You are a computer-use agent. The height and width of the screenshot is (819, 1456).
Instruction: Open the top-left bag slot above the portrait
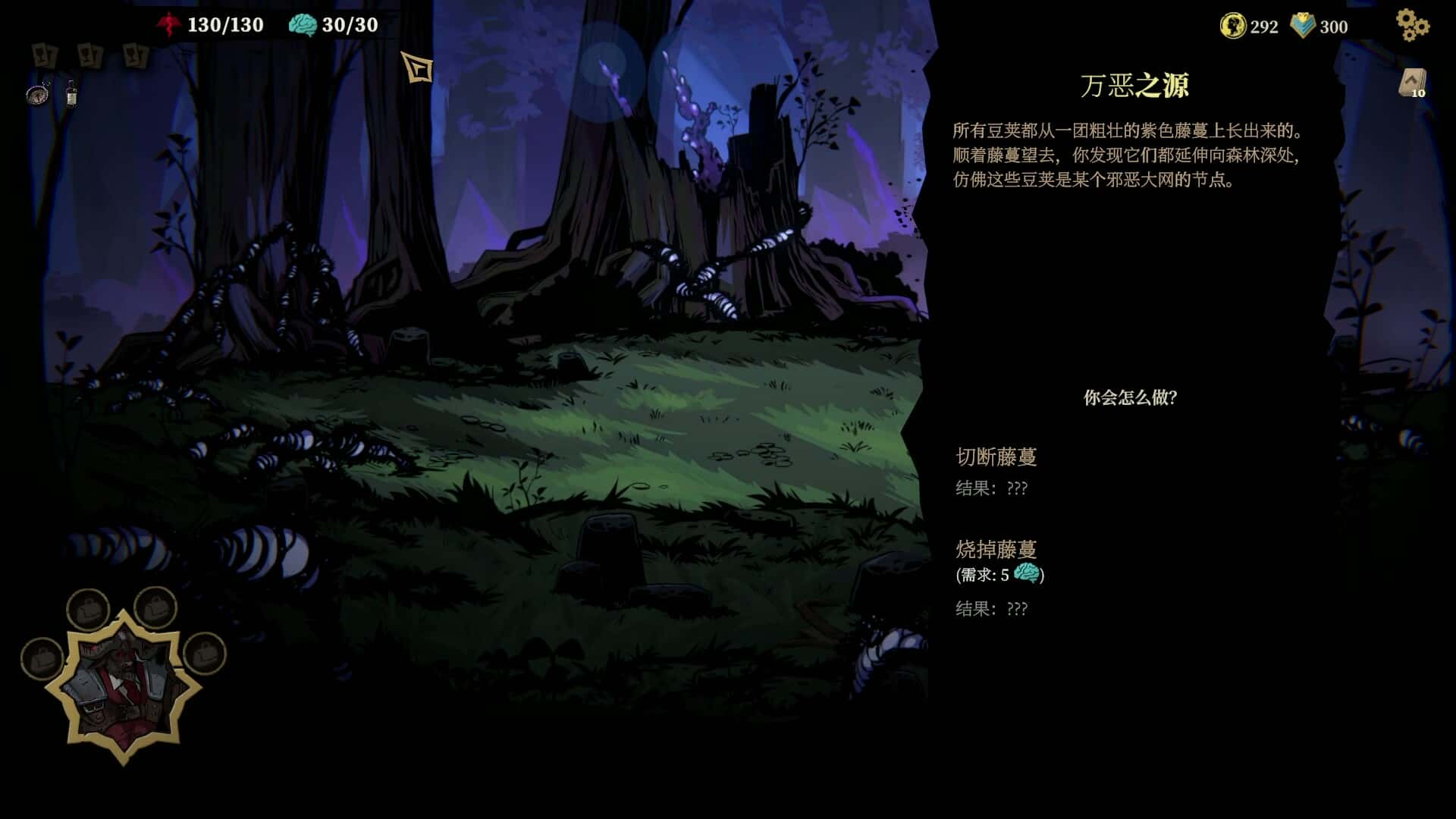tap(89, 609)
